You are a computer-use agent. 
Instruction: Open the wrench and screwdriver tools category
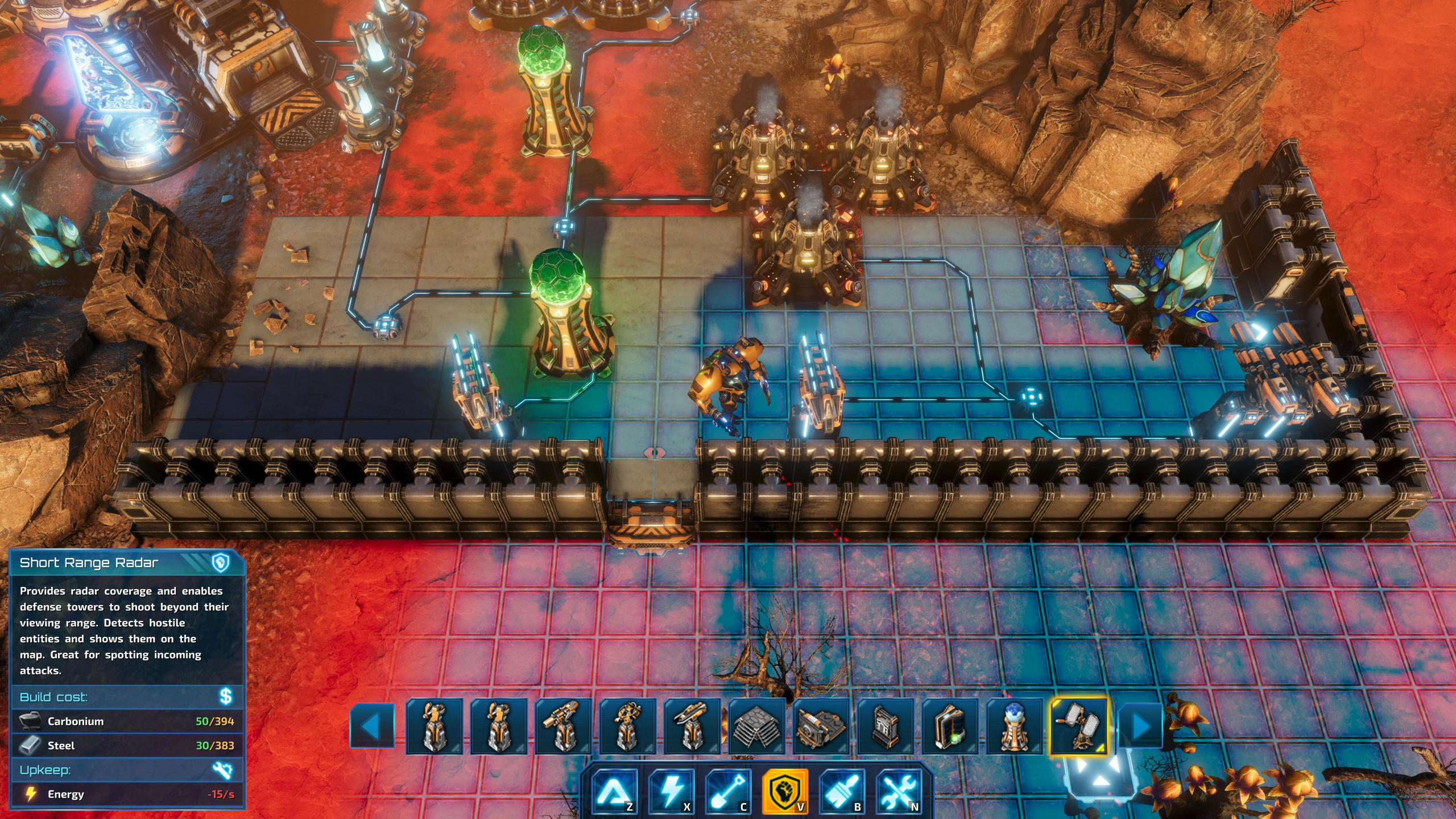(899, 791)
